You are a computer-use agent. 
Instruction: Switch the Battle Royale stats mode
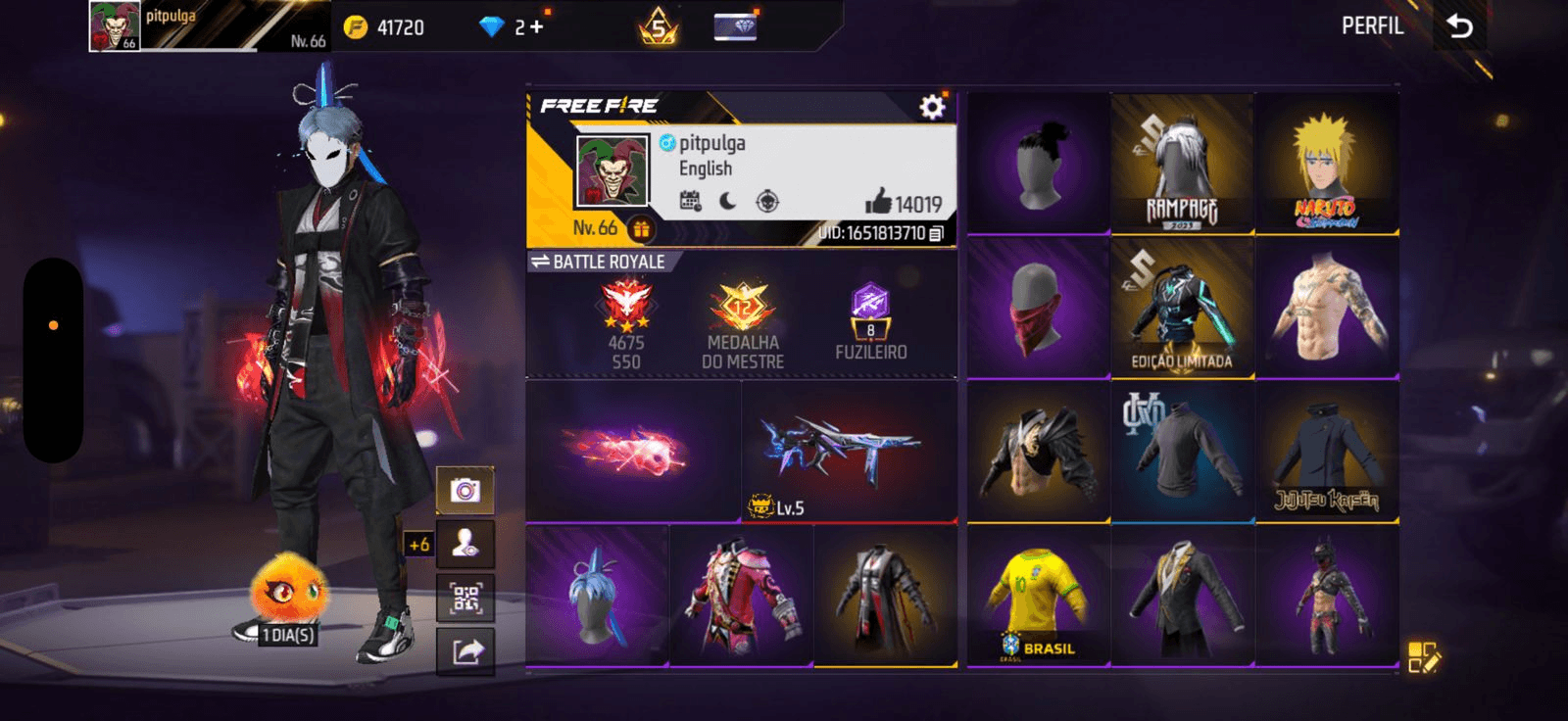pyautogui.click(x=599, y=262)
